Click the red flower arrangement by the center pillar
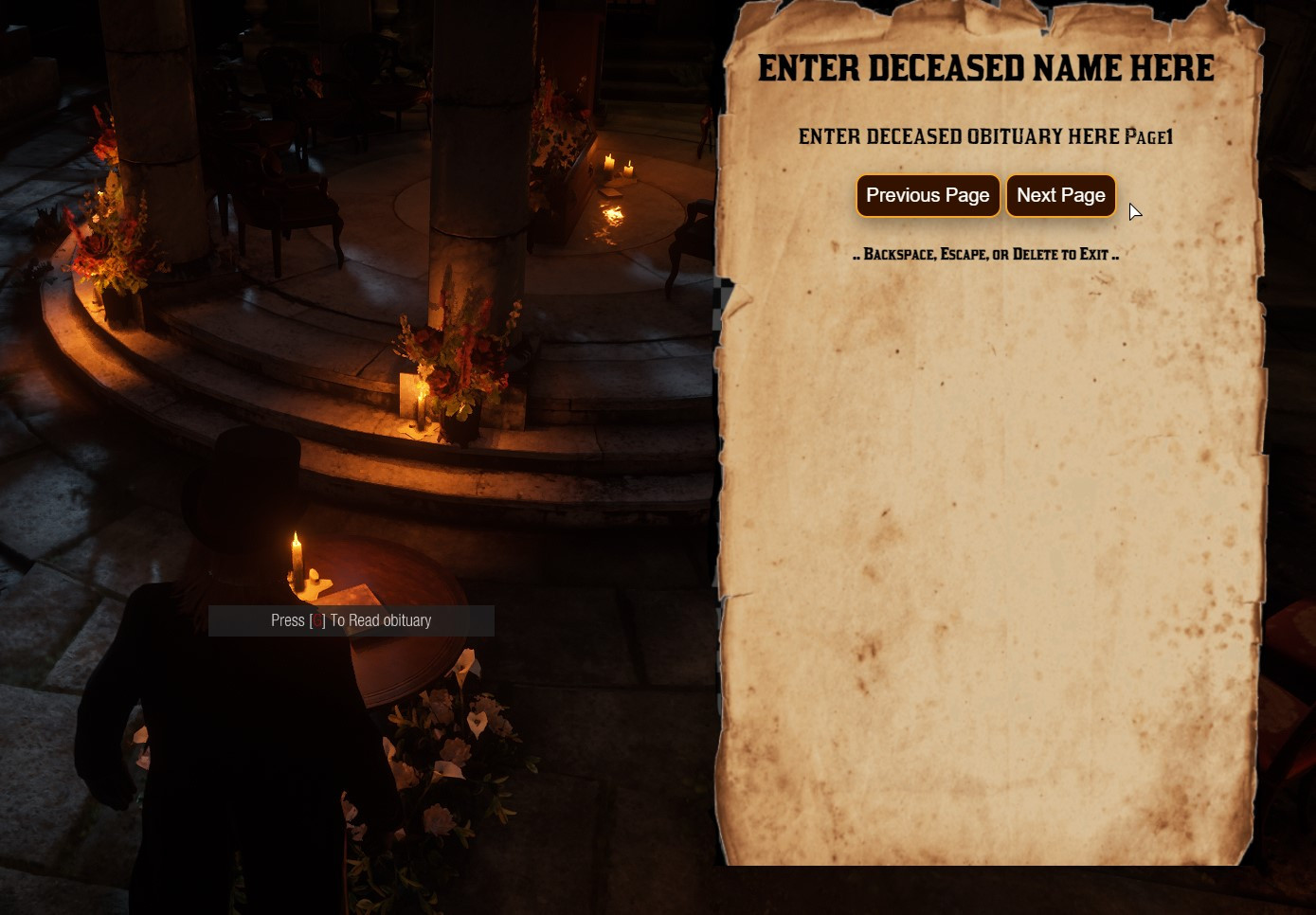This screenshot has width=1316, height=915. 455,350
